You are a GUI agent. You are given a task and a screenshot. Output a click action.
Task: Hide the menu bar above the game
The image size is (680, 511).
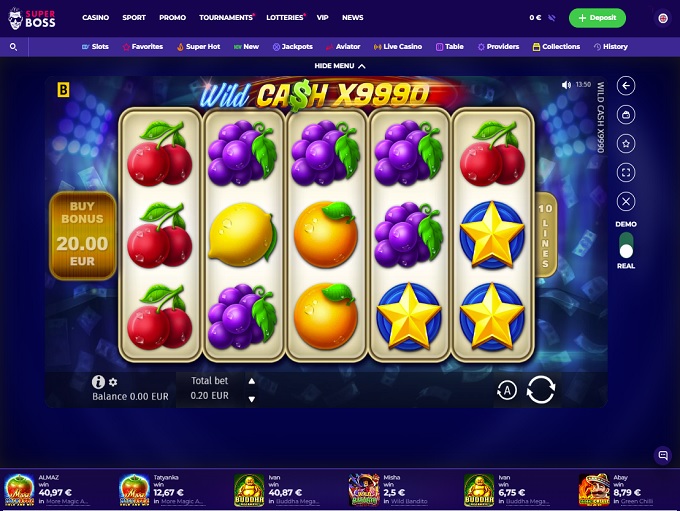[x=340, y=66]
